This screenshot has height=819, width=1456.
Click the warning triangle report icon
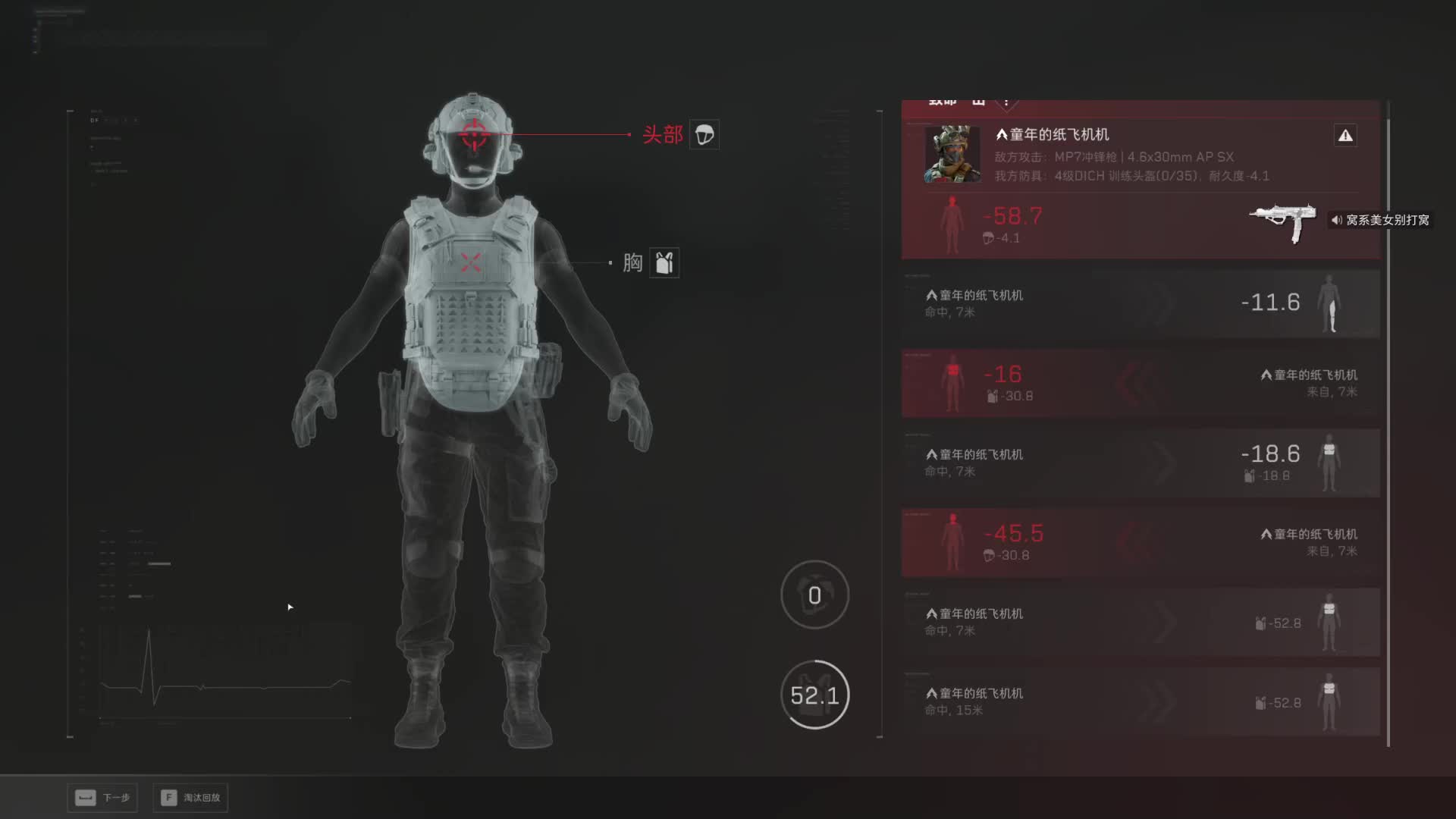pyautogui.click(x=1345, y=136)
